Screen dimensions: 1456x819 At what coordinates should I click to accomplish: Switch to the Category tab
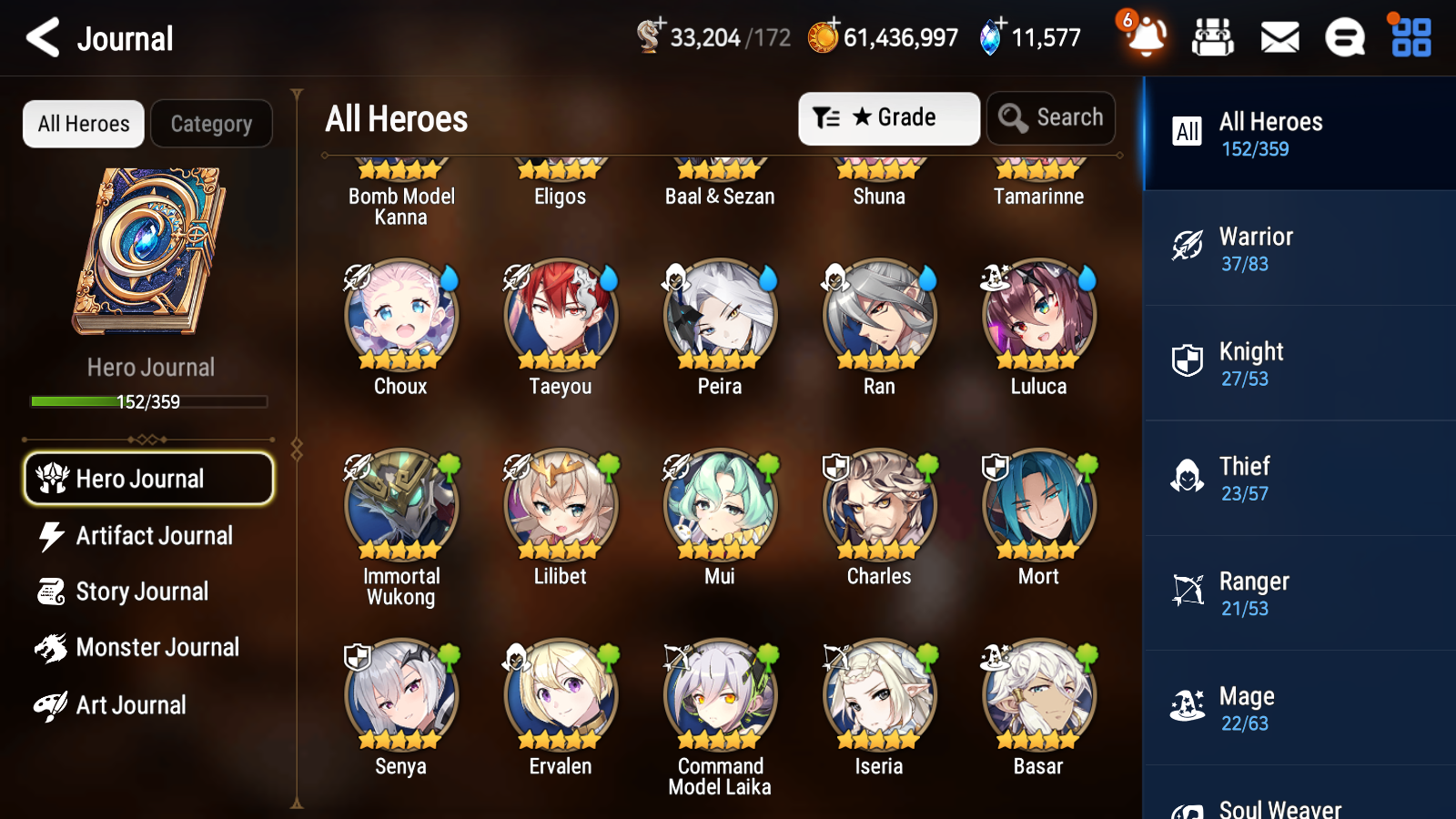point(211,123)
